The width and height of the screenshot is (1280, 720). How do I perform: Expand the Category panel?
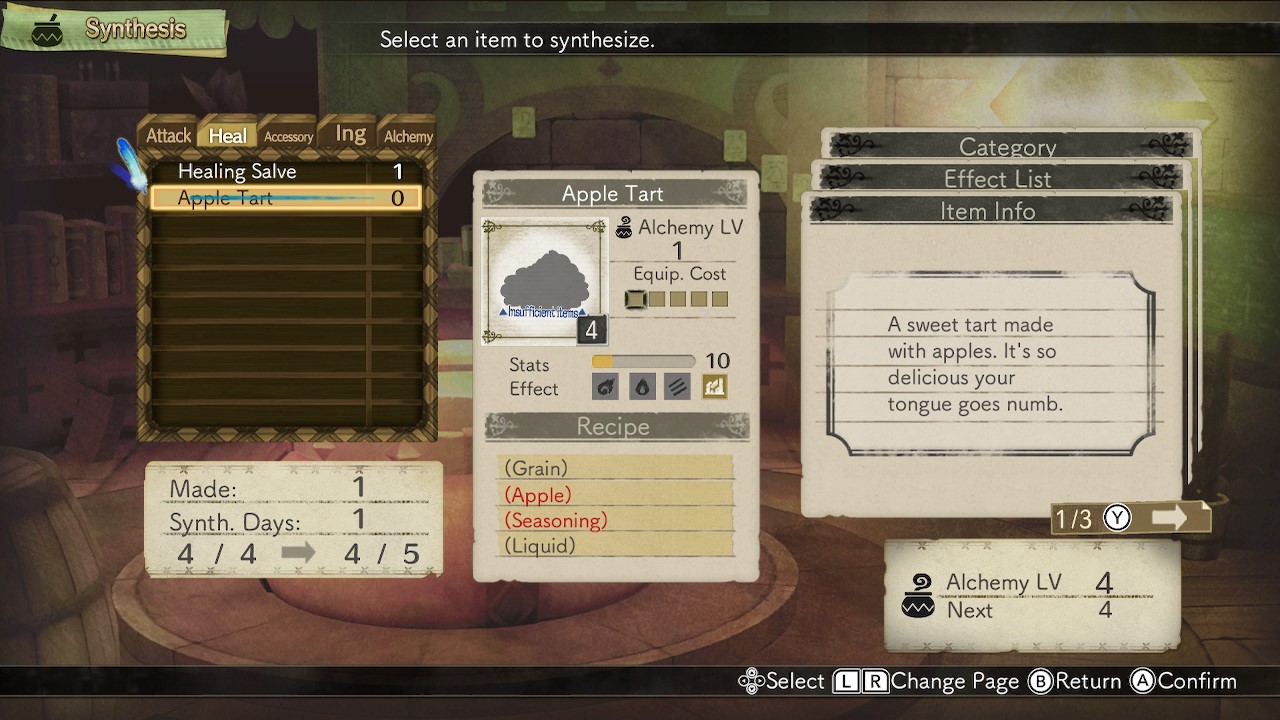click(x=1007, y=146)
